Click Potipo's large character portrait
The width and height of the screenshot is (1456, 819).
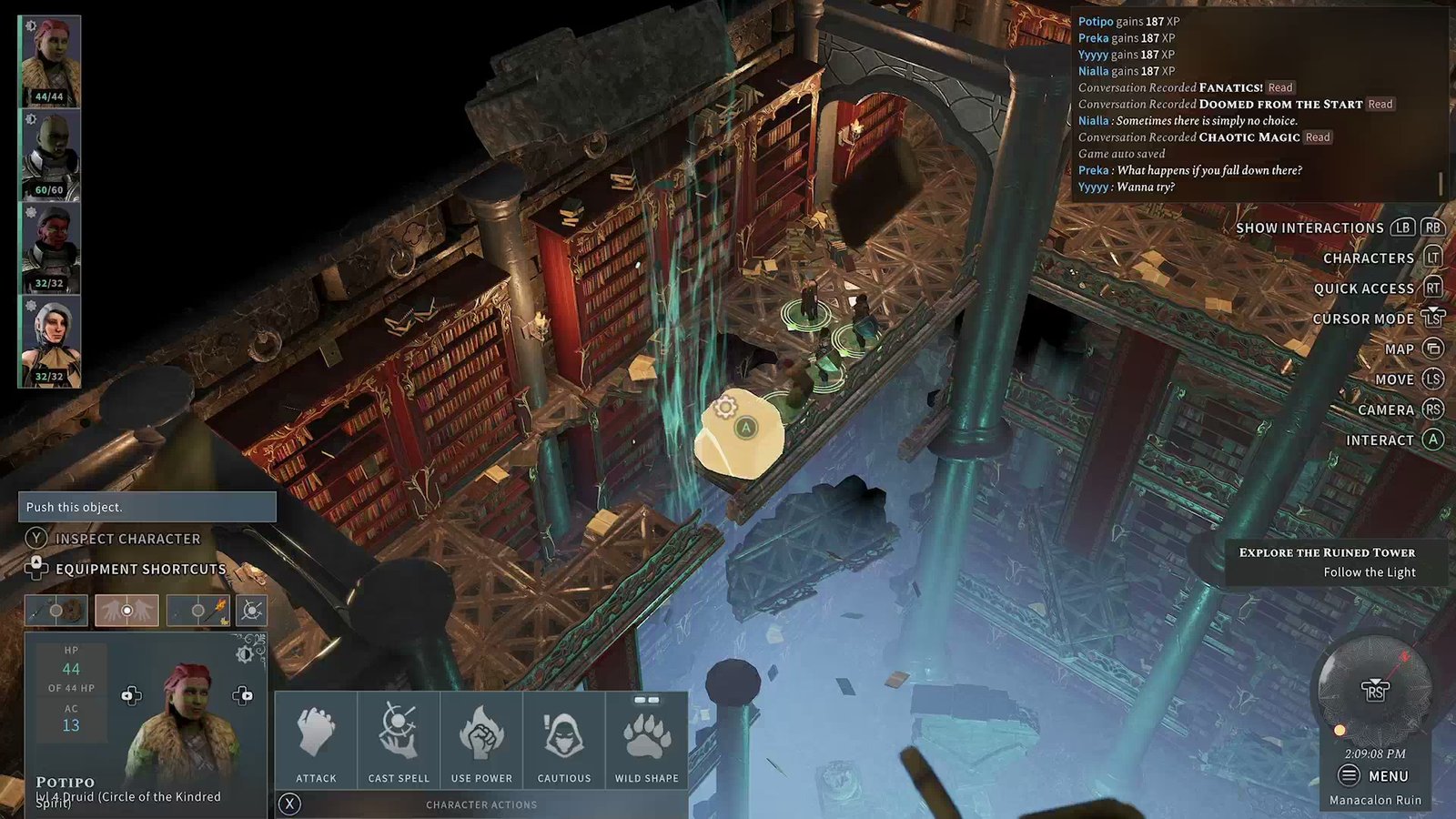pyautogui.click(x=187, y=719)
